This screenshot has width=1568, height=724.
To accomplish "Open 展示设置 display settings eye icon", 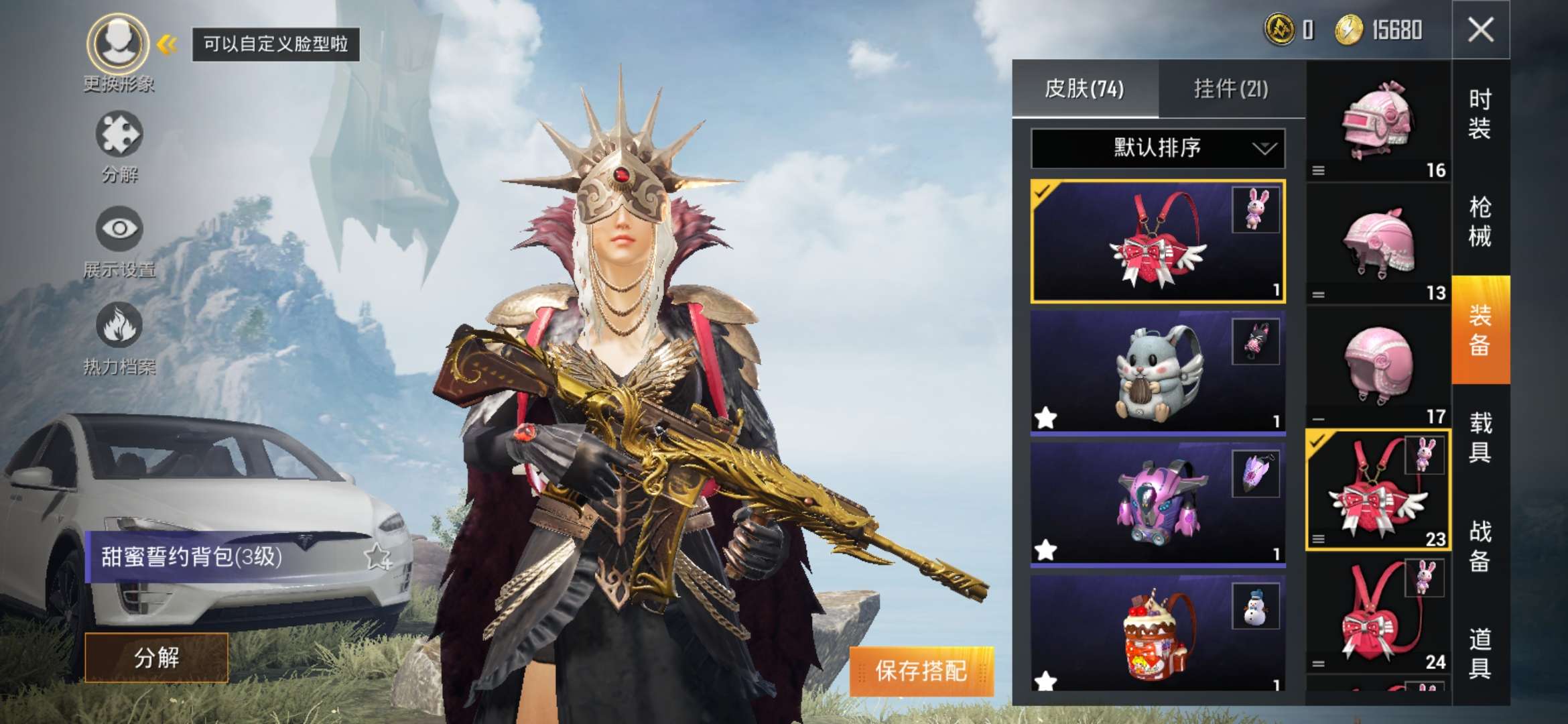I will (x=119, y=229).
